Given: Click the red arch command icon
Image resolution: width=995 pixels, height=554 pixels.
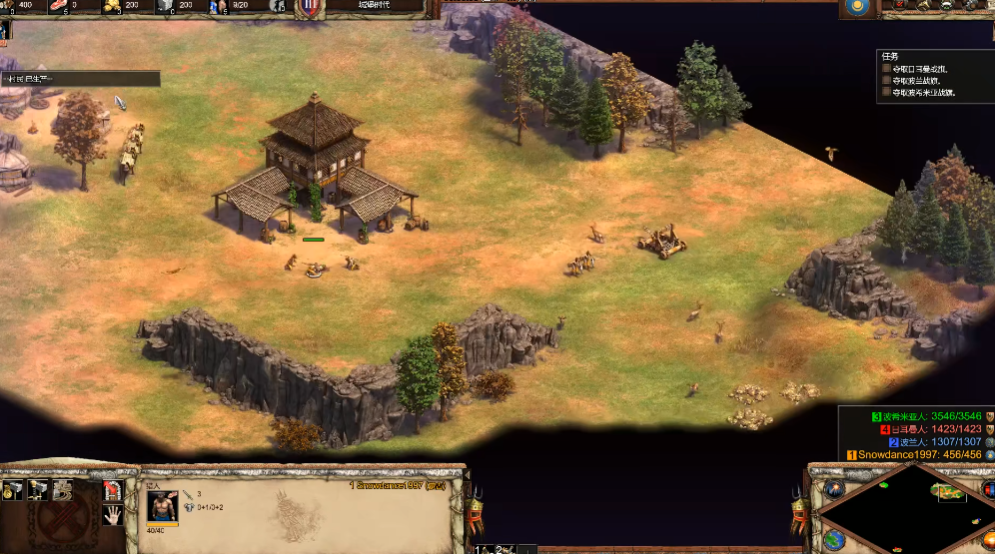Looking at the screenshot, I should pos(112,490).
